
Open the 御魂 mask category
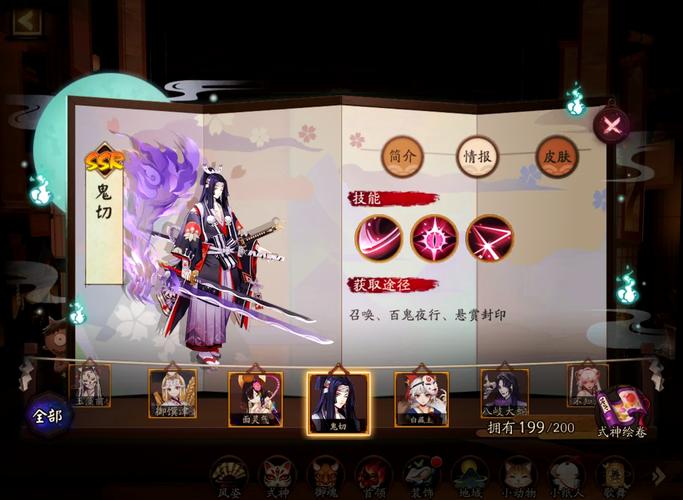[325, 476]
